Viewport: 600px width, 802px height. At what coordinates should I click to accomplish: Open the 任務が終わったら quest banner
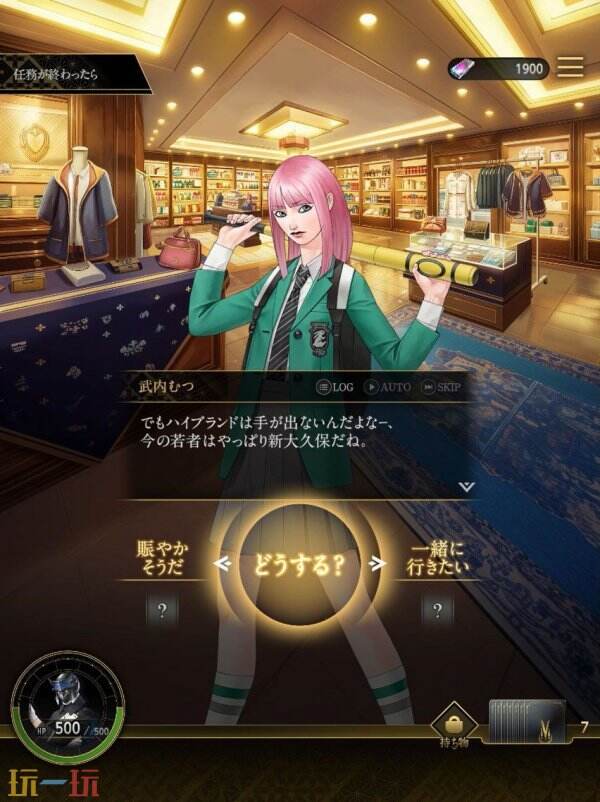(70, 72)
